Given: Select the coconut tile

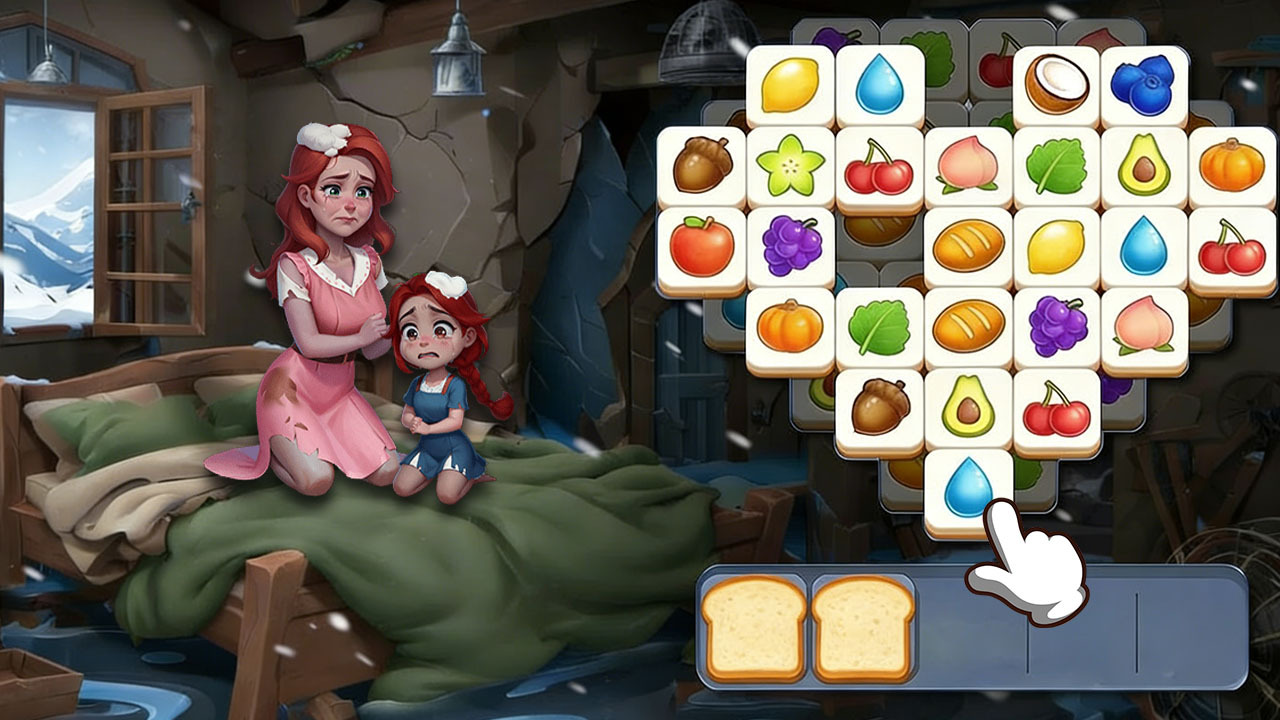Looking at the screenshot, I should tap(1057, 85).
